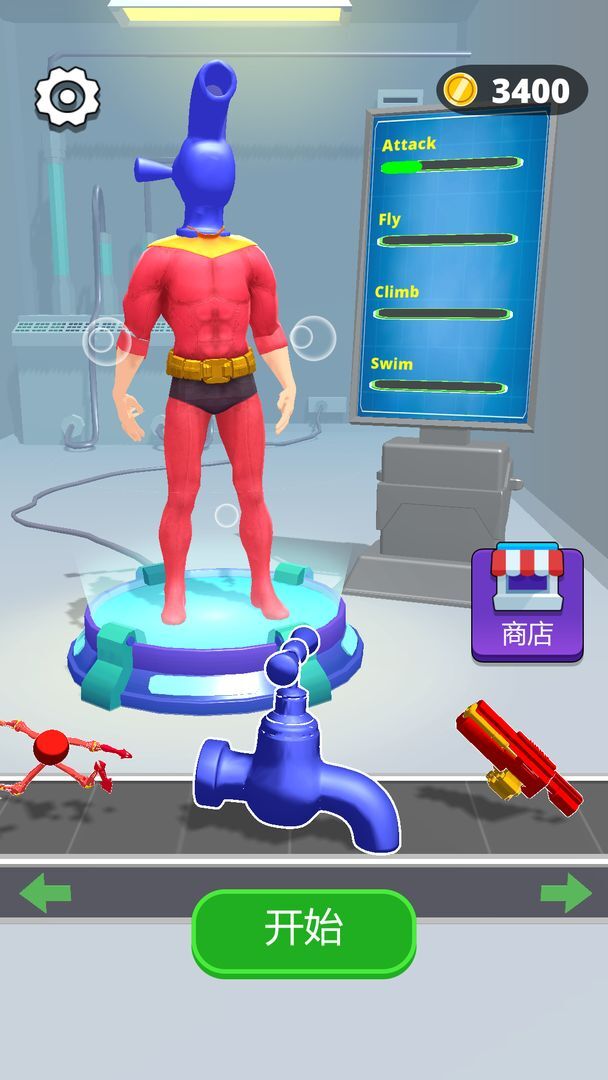This screenshot has height=1080, width=608.
Task: Open the gear settings menu
Action: point(67,95)
